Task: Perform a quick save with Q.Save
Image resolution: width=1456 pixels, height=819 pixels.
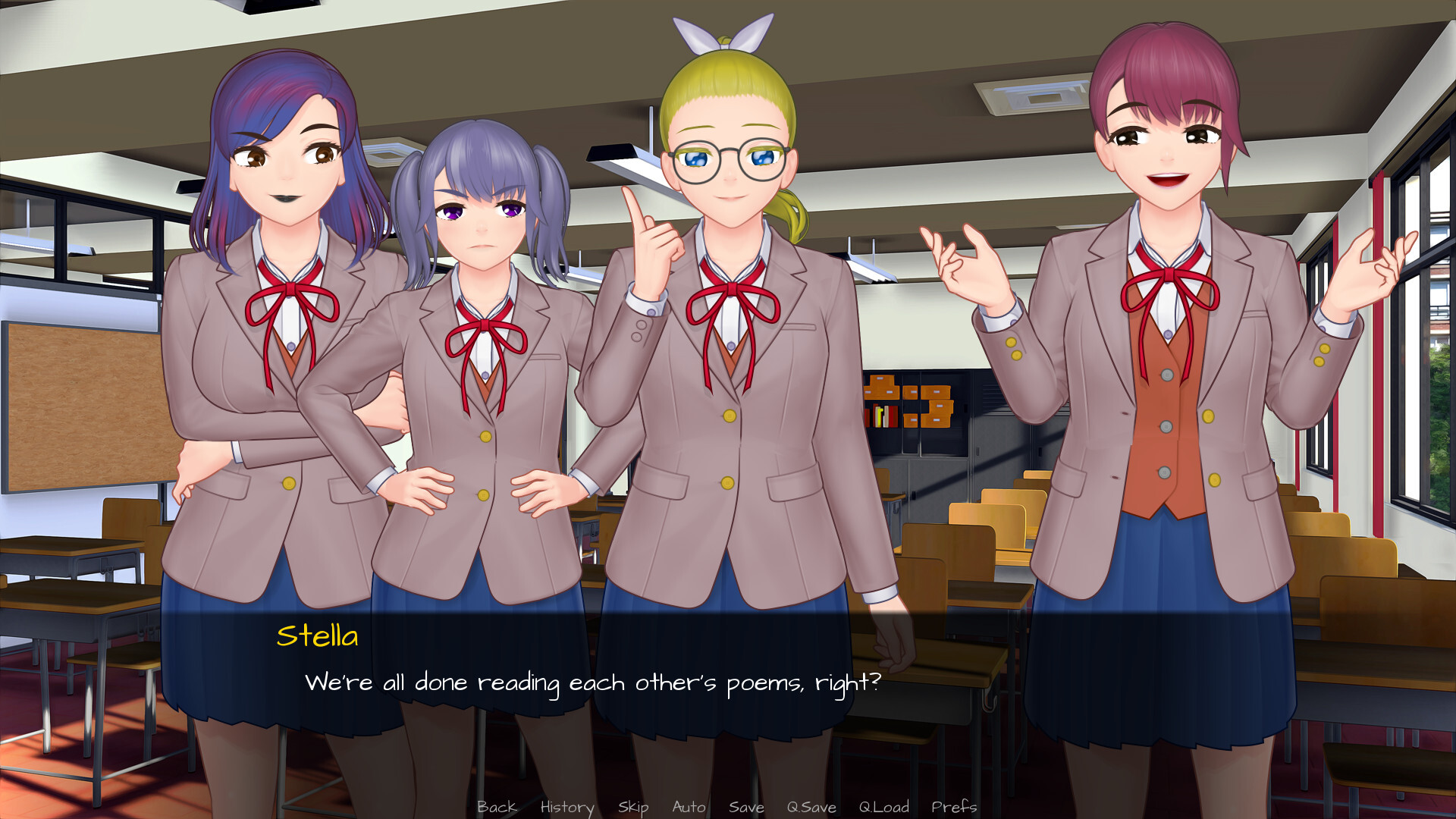Action: [811, 807]
